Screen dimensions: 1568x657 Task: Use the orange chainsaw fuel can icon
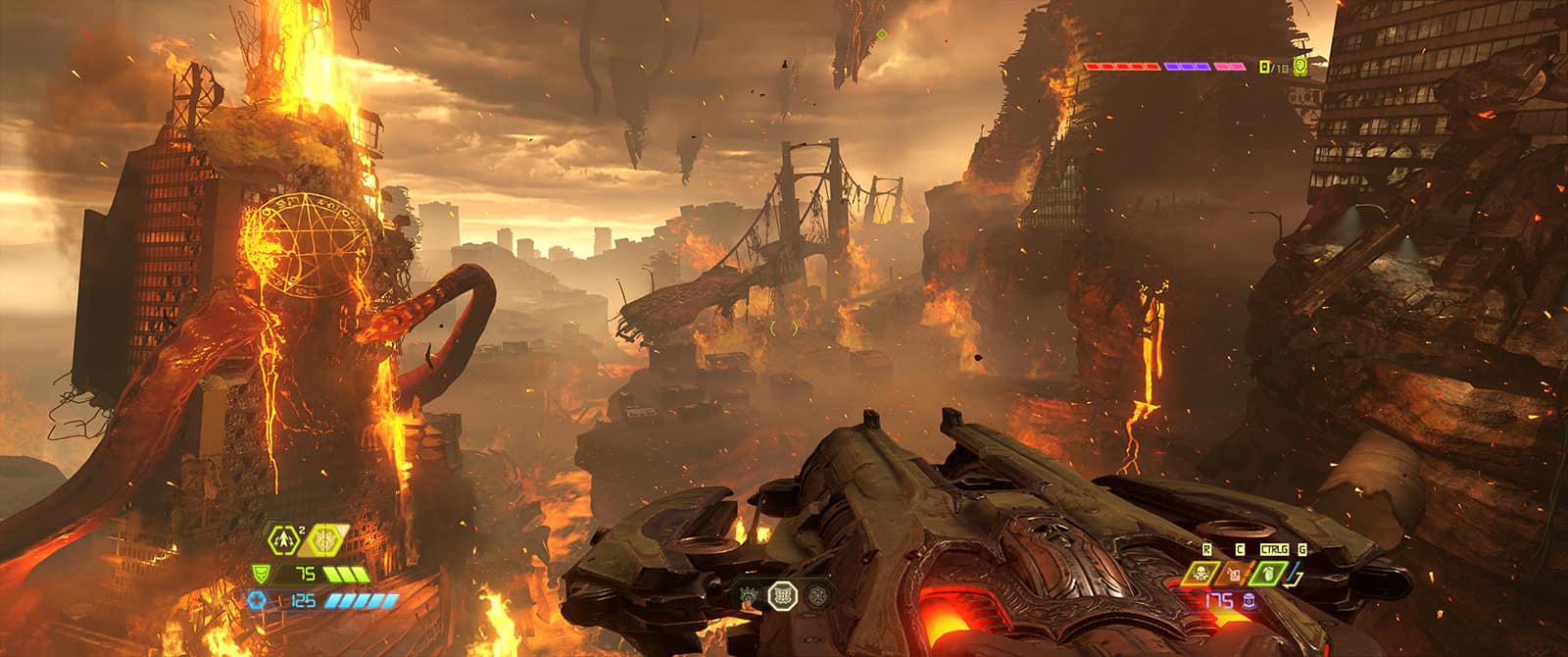(x=1234, y=574)
